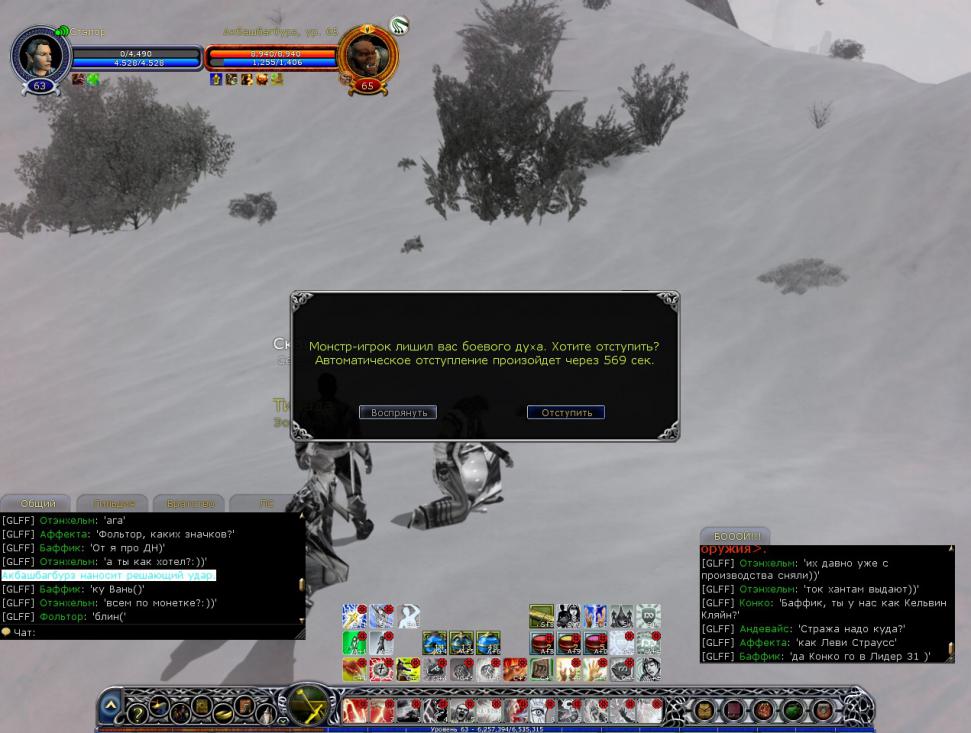Choose Отступить to retreat
Image resolution: width=971 pixels, height=733 pixels.
(566, 412)
